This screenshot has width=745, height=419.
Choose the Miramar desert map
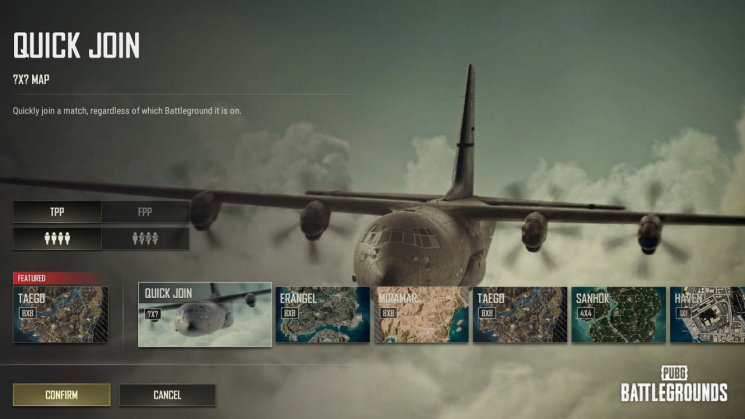pos(421,314)
